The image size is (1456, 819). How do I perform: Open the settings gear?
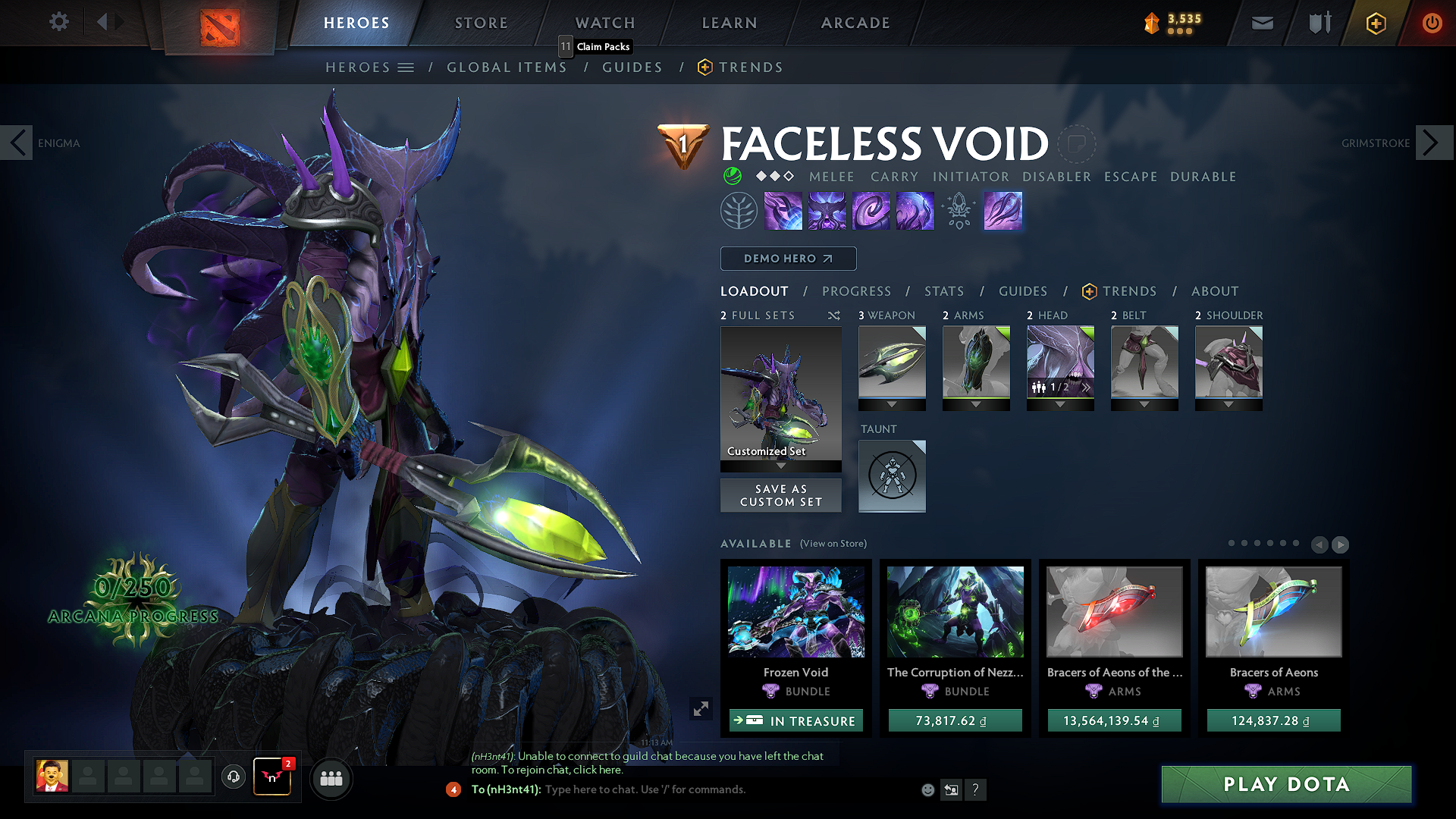58,22
